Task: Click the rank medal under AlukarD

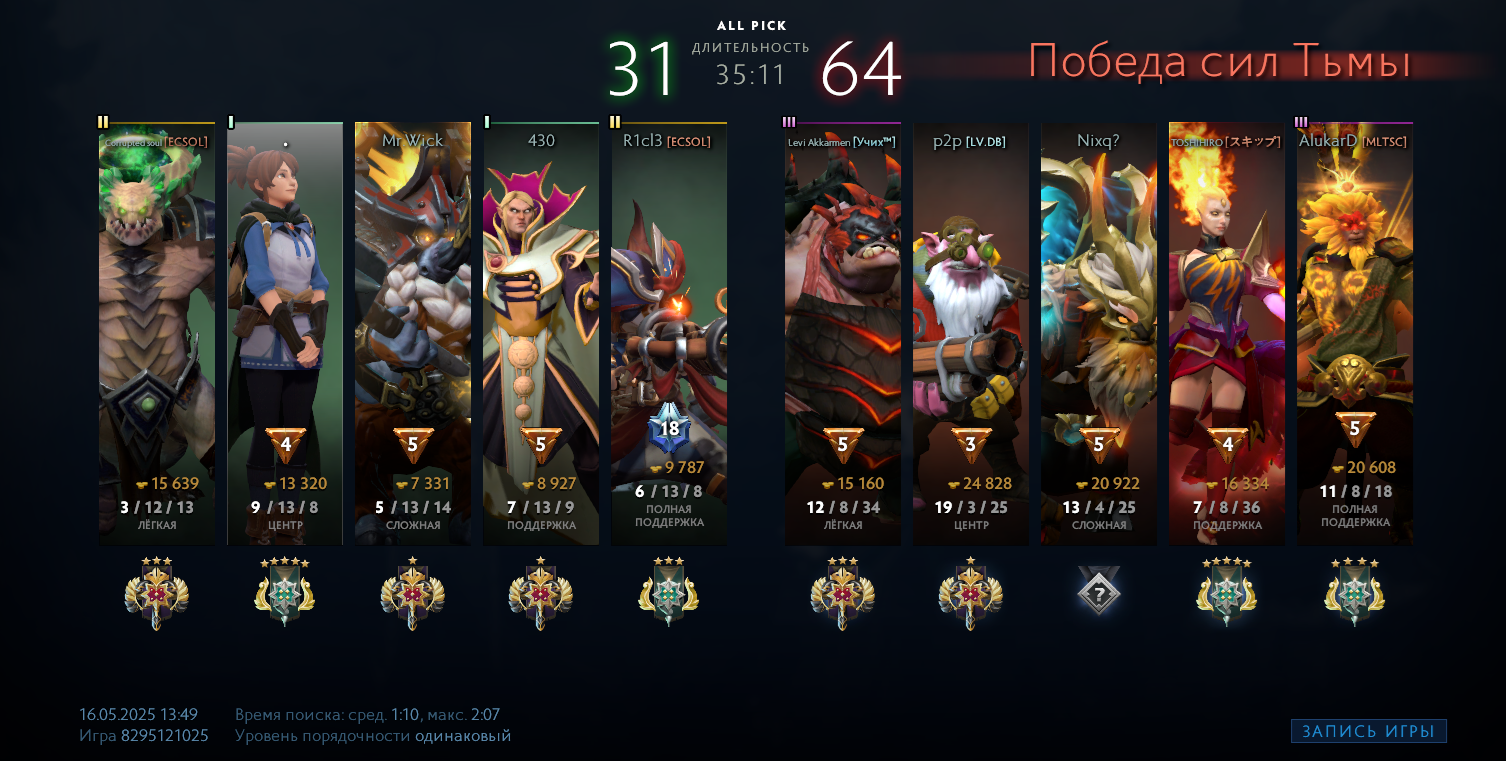Action: point(1355,593)
